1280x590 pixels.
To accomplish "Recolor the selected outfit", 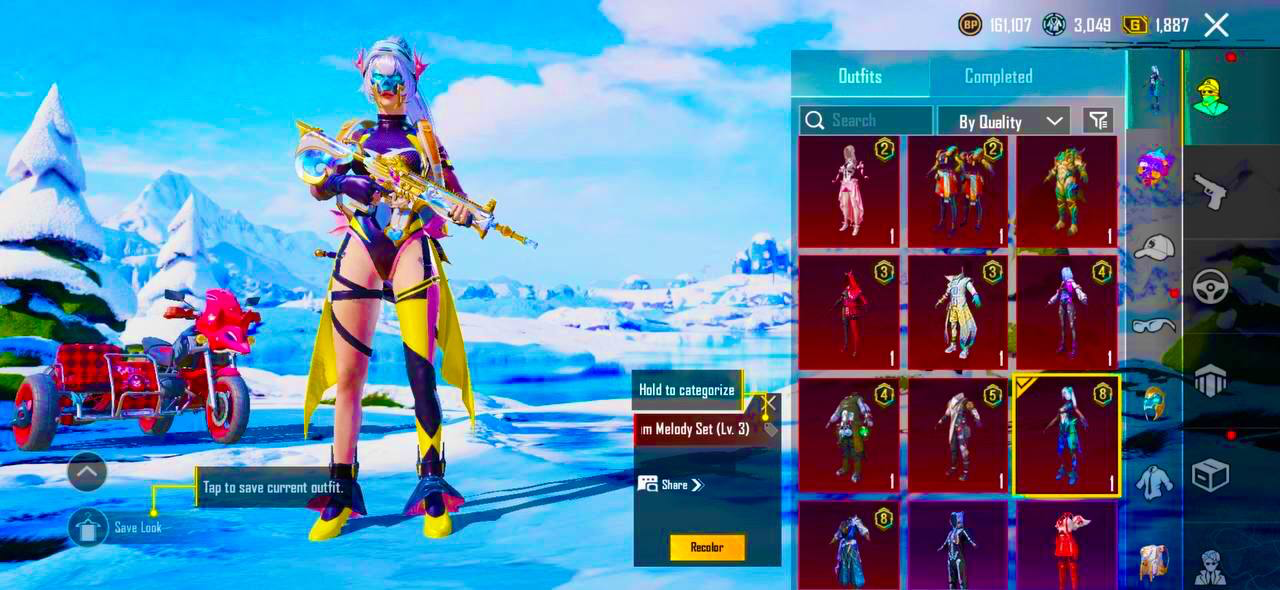I will click(x=707, y=547).
